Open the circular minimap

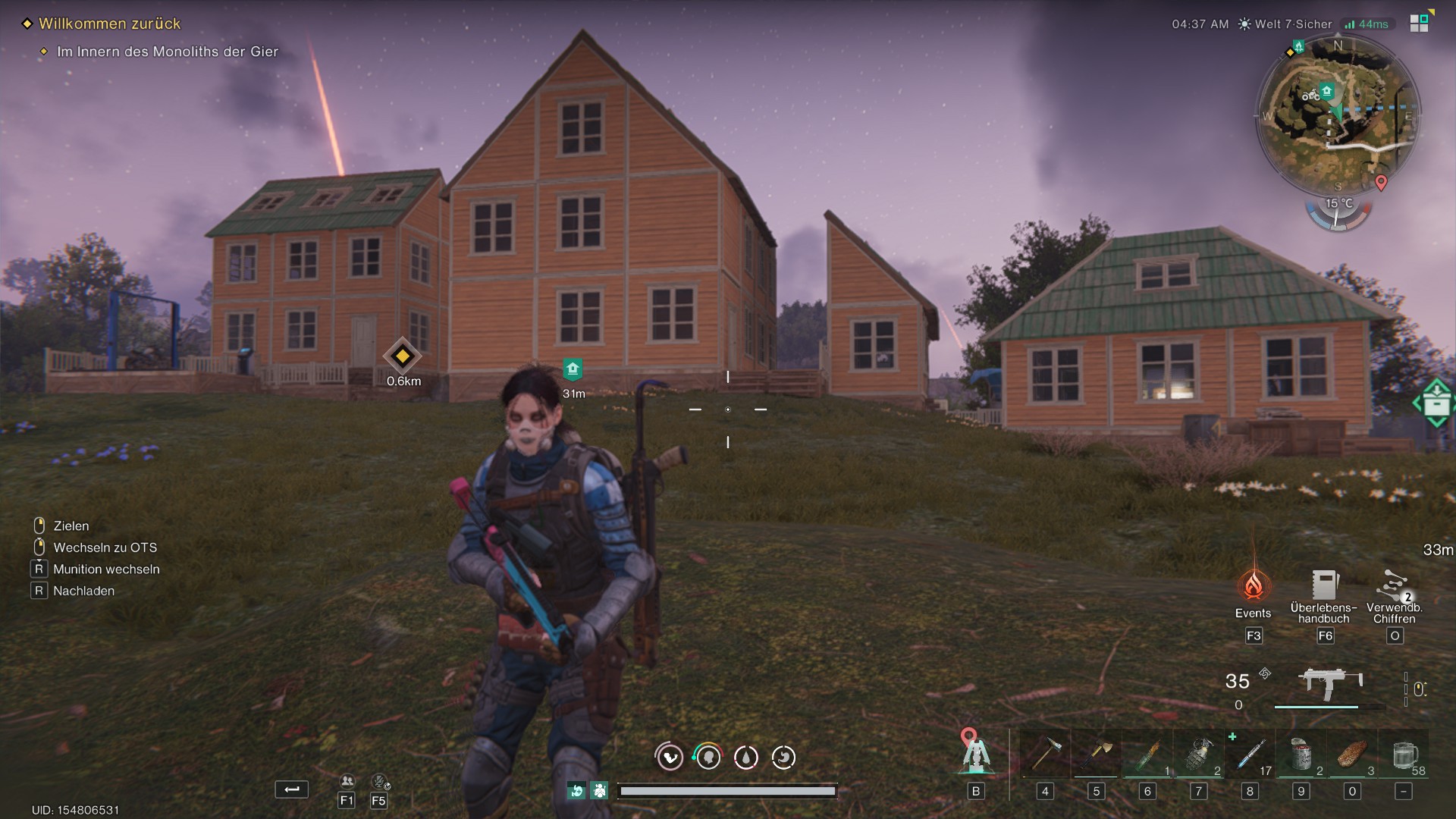(1338, 118)
